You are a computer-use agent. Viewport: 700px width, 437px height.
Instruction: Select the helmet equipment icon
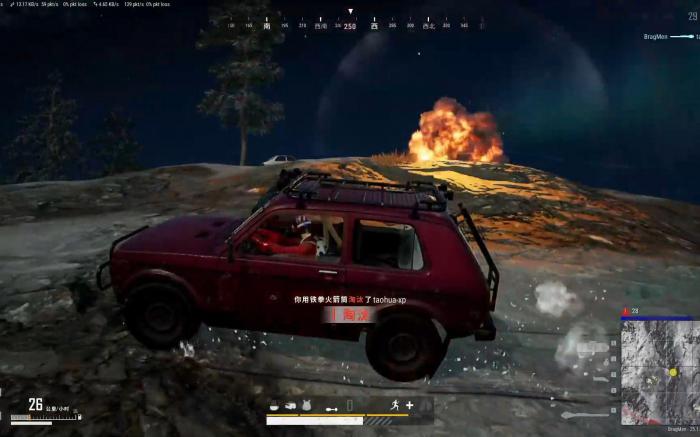(x=274, y=405)
